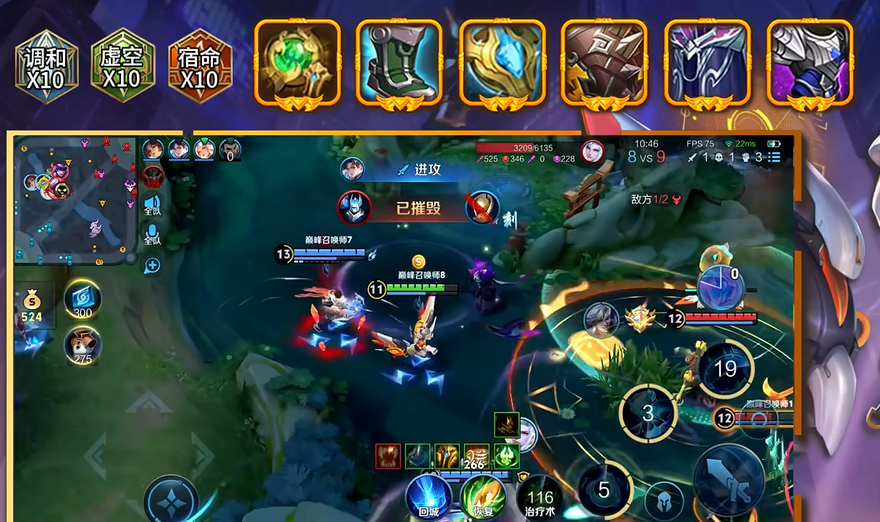Click the helmet target button beside attack
880x522 pixels.
pos(662,498)
